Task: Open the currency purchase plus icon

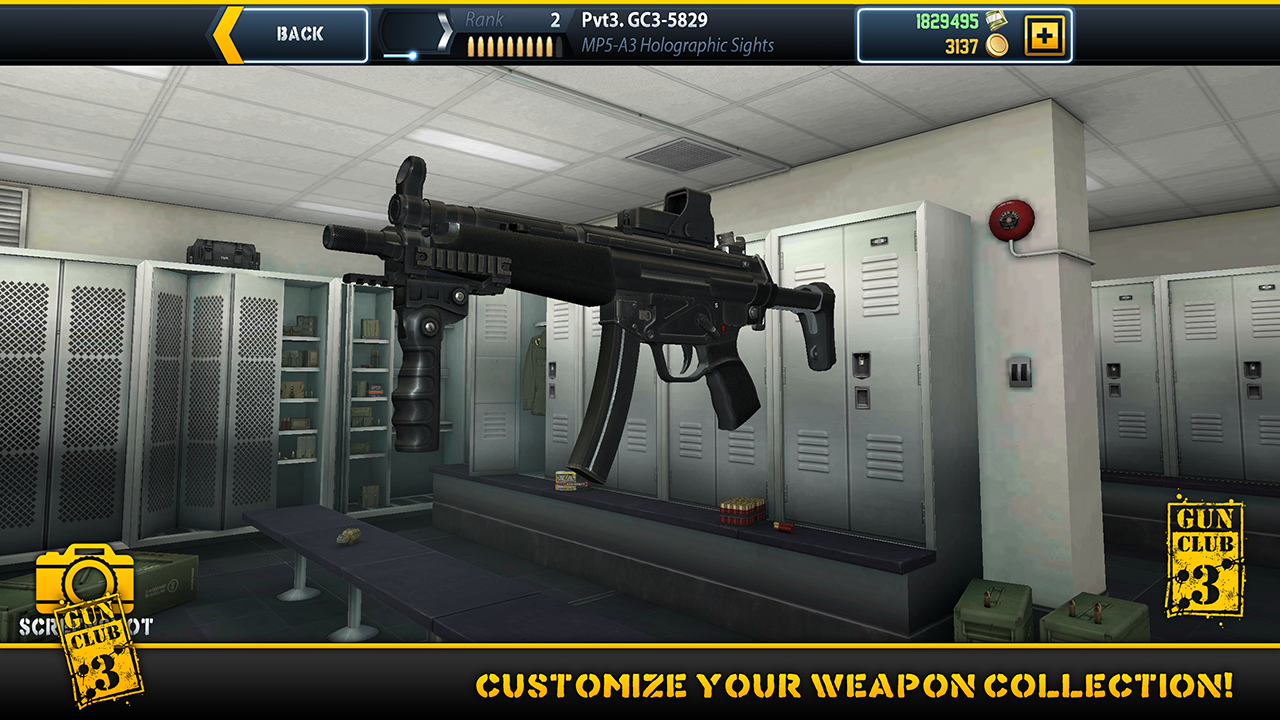Action: (1043, 36)
